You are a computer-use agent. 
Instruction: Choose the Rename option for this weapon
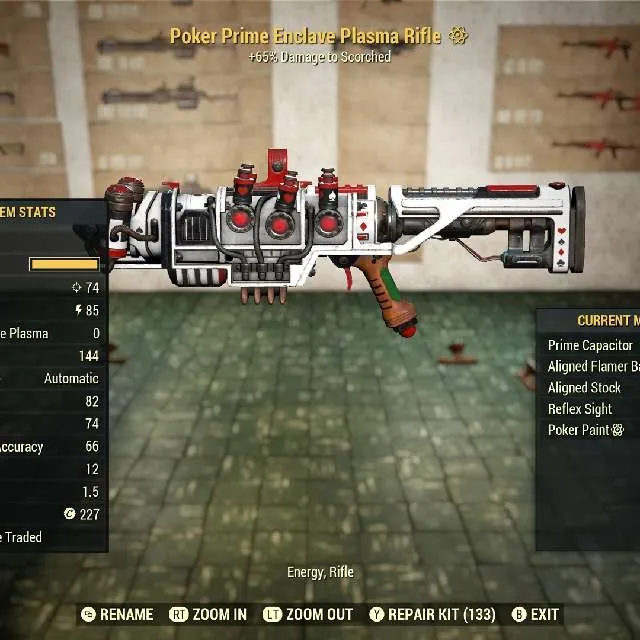(117, 615)
